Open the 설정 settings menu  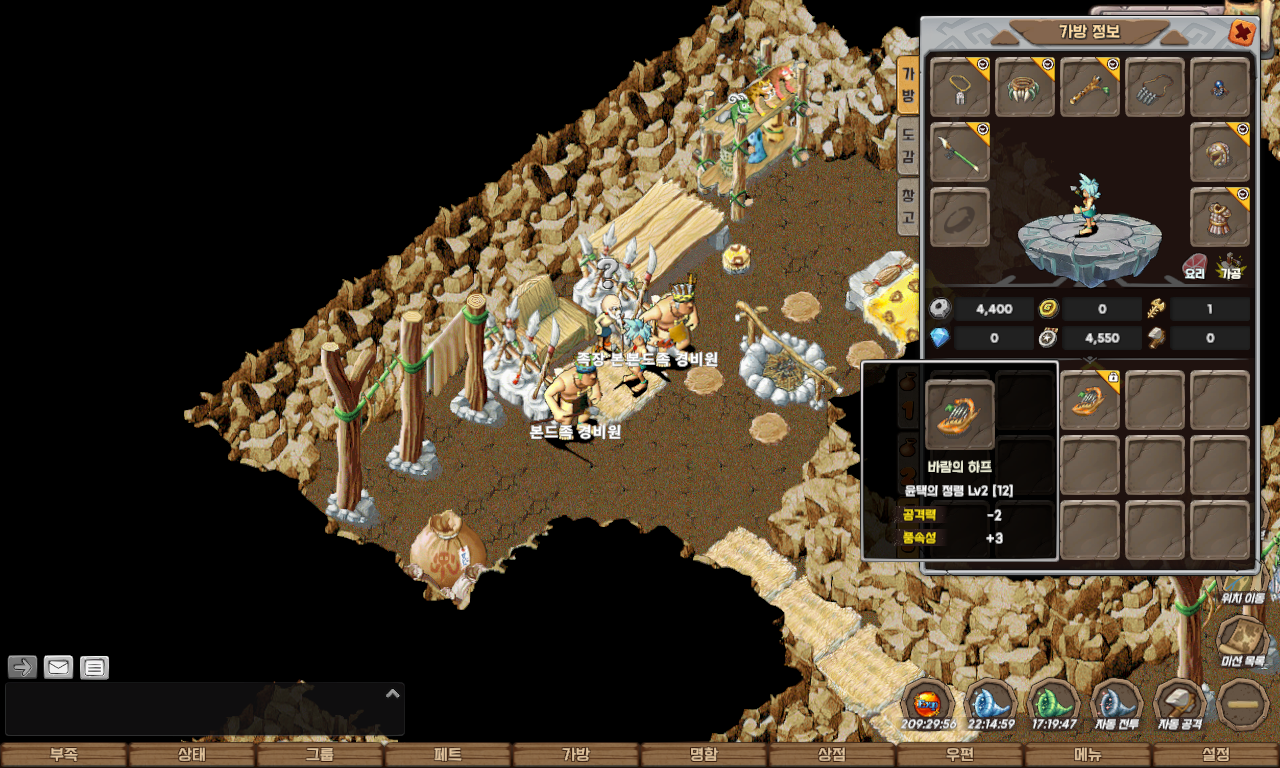(1216, 755)
